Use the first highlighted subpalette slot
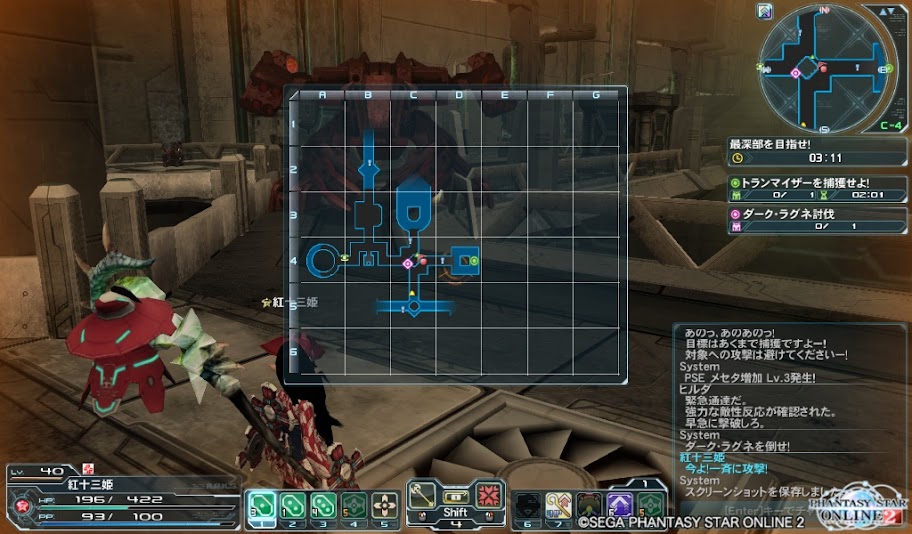 pos(260,505)
